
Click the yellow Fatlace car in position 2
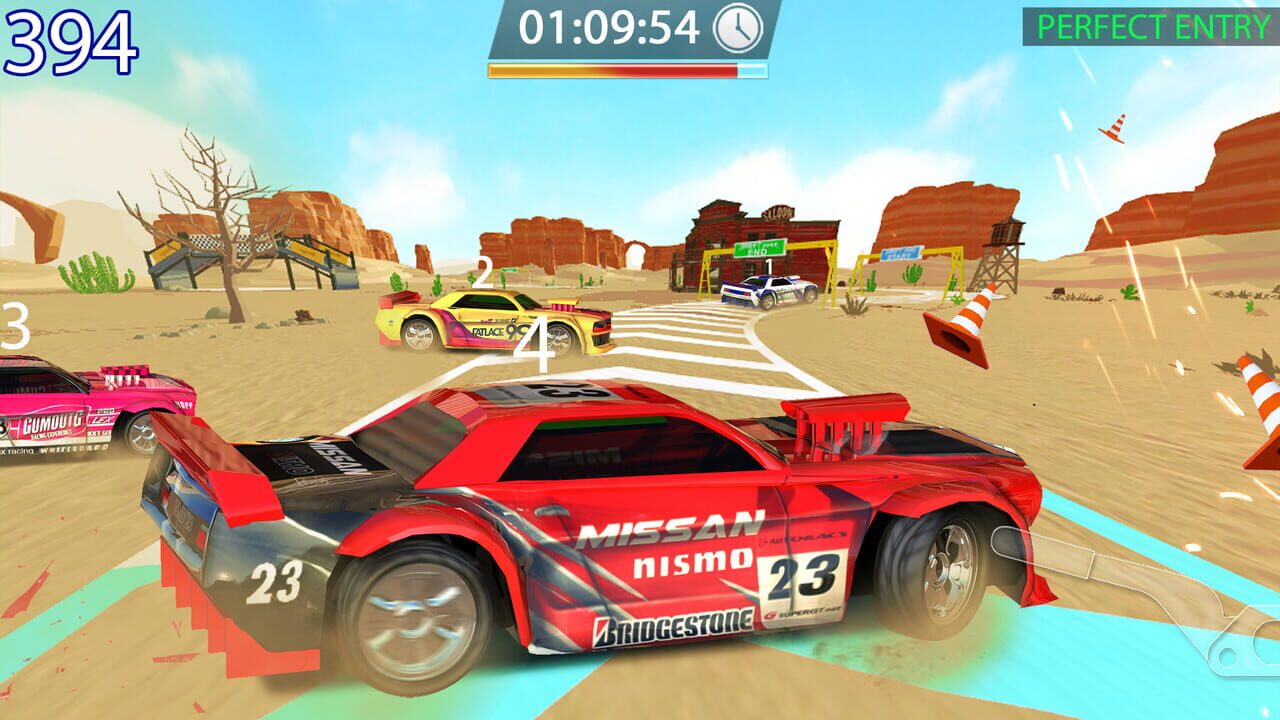[x=490, y=320]
